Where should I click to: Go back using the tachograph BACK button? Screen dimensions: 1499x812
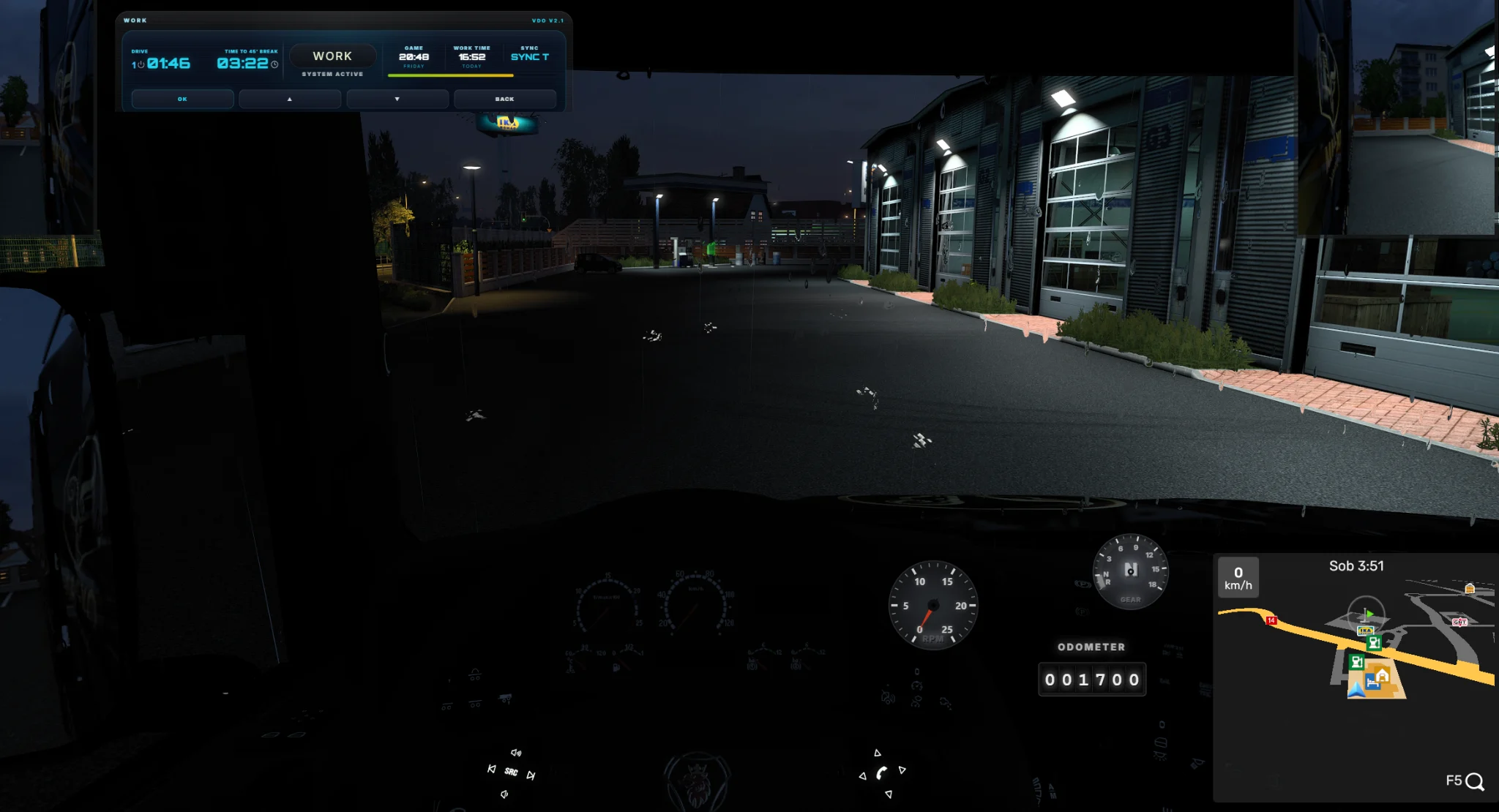tap(504, 99)
